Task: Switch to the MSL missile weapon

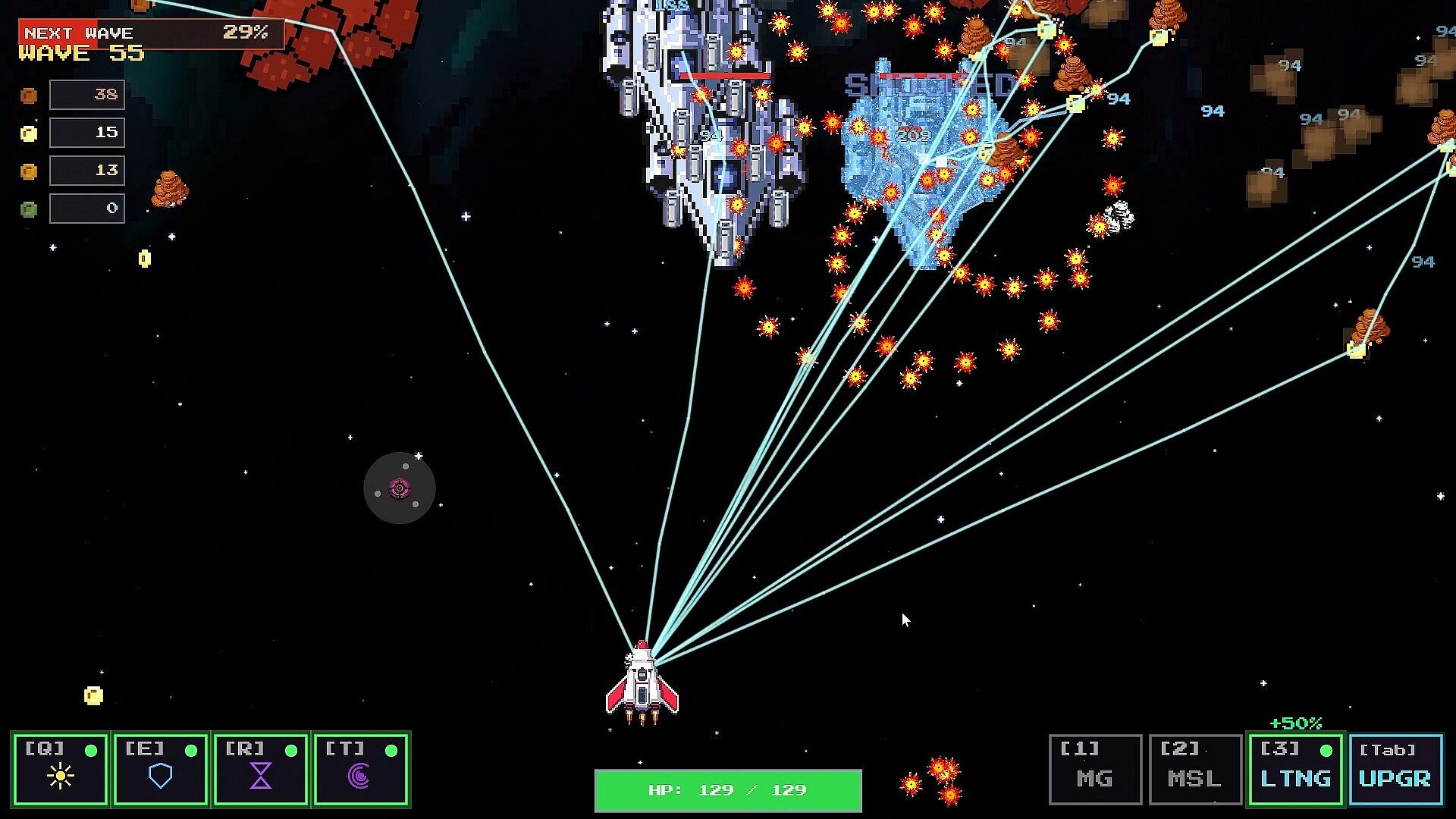Action: click(1195, 769)
